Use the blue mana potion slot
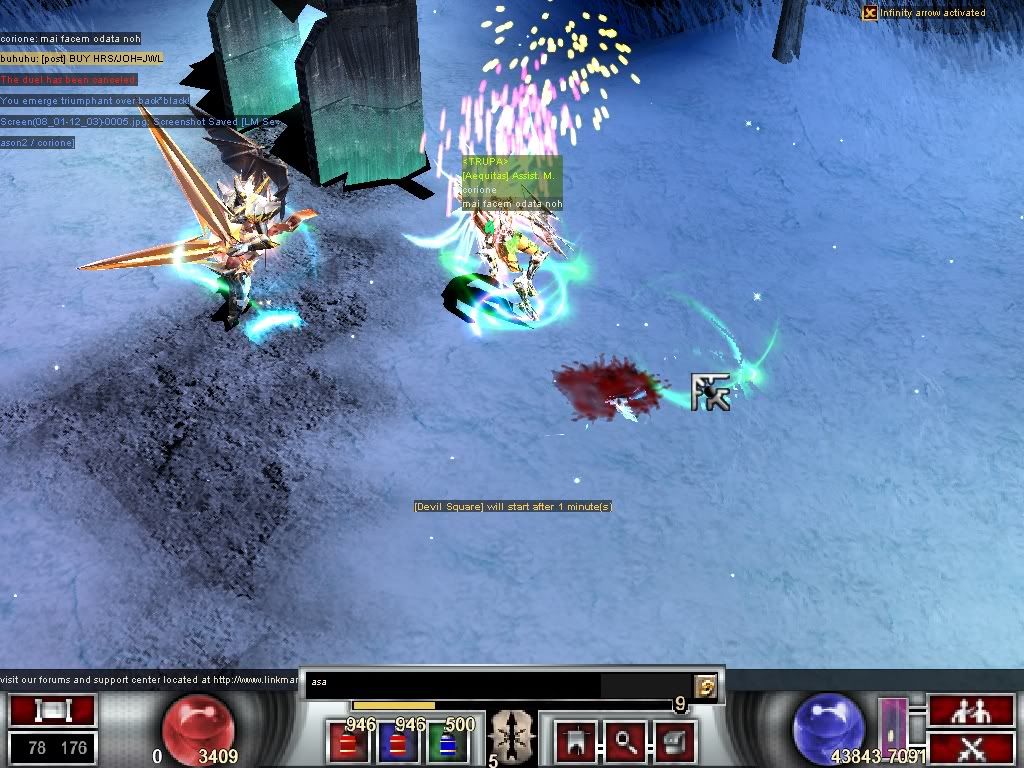Image resolution: width=1024 pixels, height=768 pixels. [447, 743]
